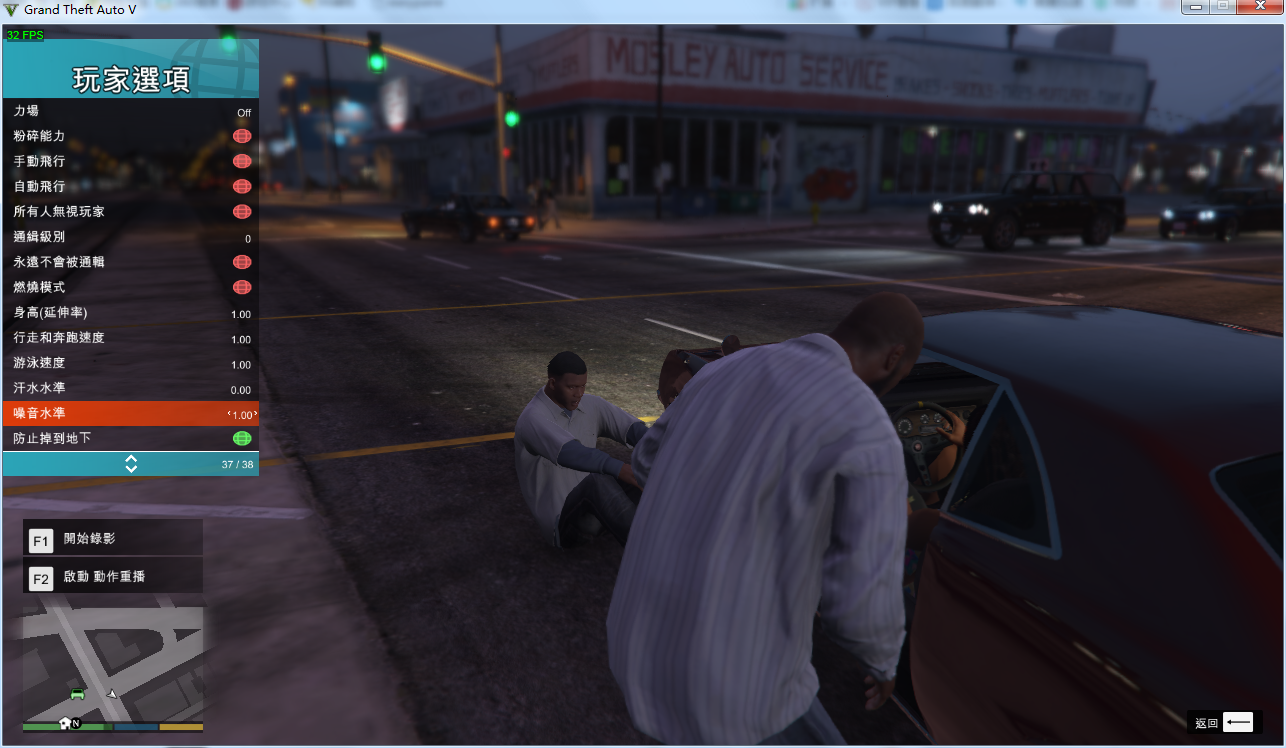Toggle the 燃燒模式 option
This screenshot has height=748, width=1286.
click(241, 287)
